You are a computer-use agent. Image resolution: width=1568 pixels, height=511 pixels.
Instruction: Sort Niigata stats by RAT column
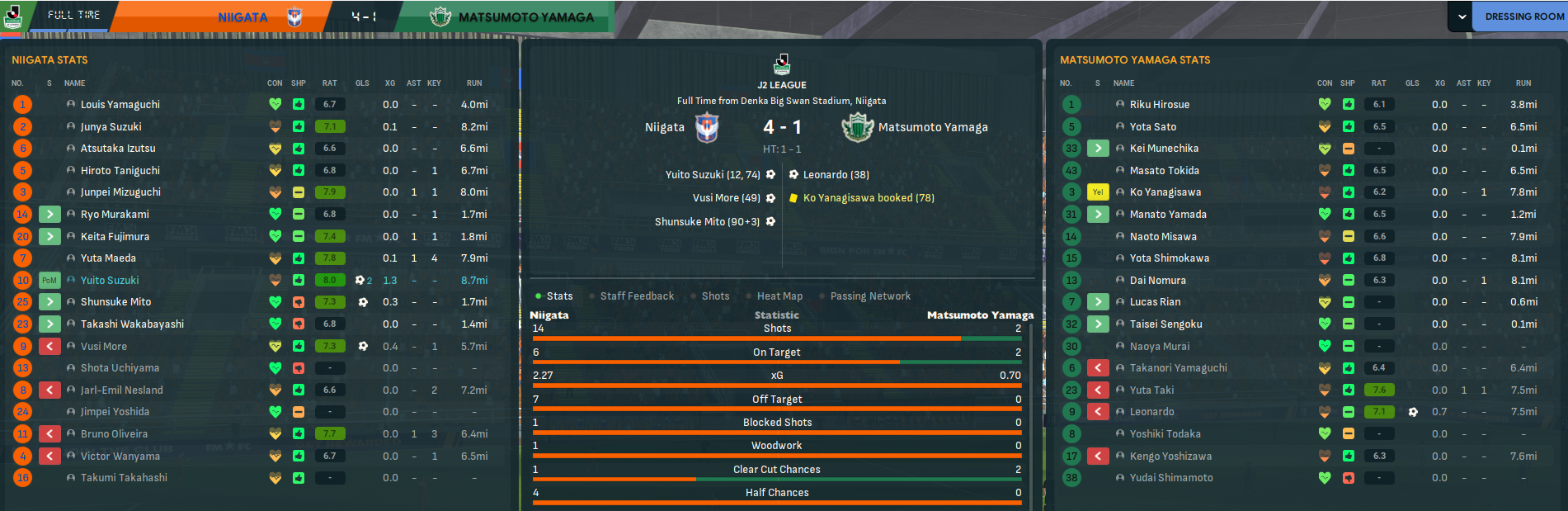[329, 83]
